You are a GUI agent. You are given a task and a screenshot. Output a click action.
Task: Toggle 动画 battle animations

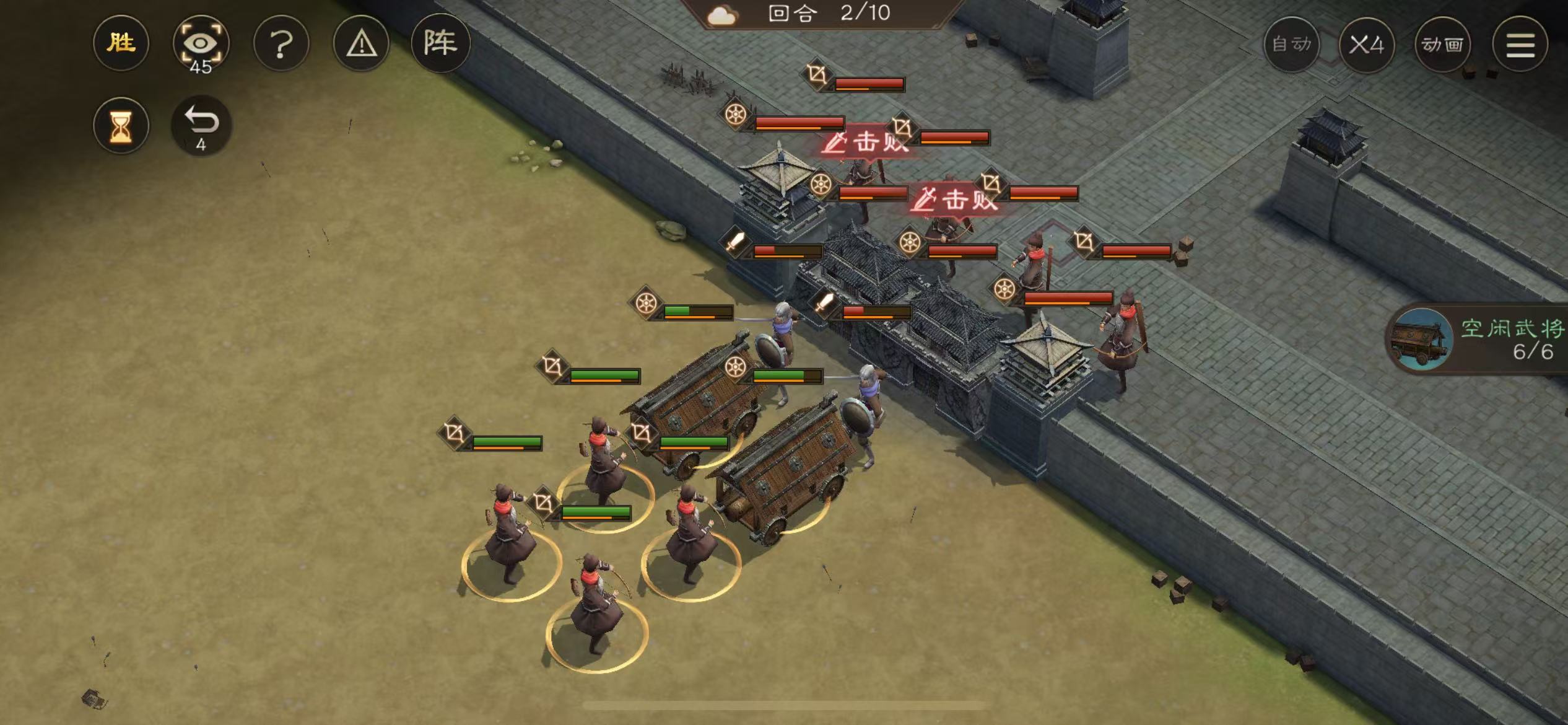click(x=1444, y=45)
